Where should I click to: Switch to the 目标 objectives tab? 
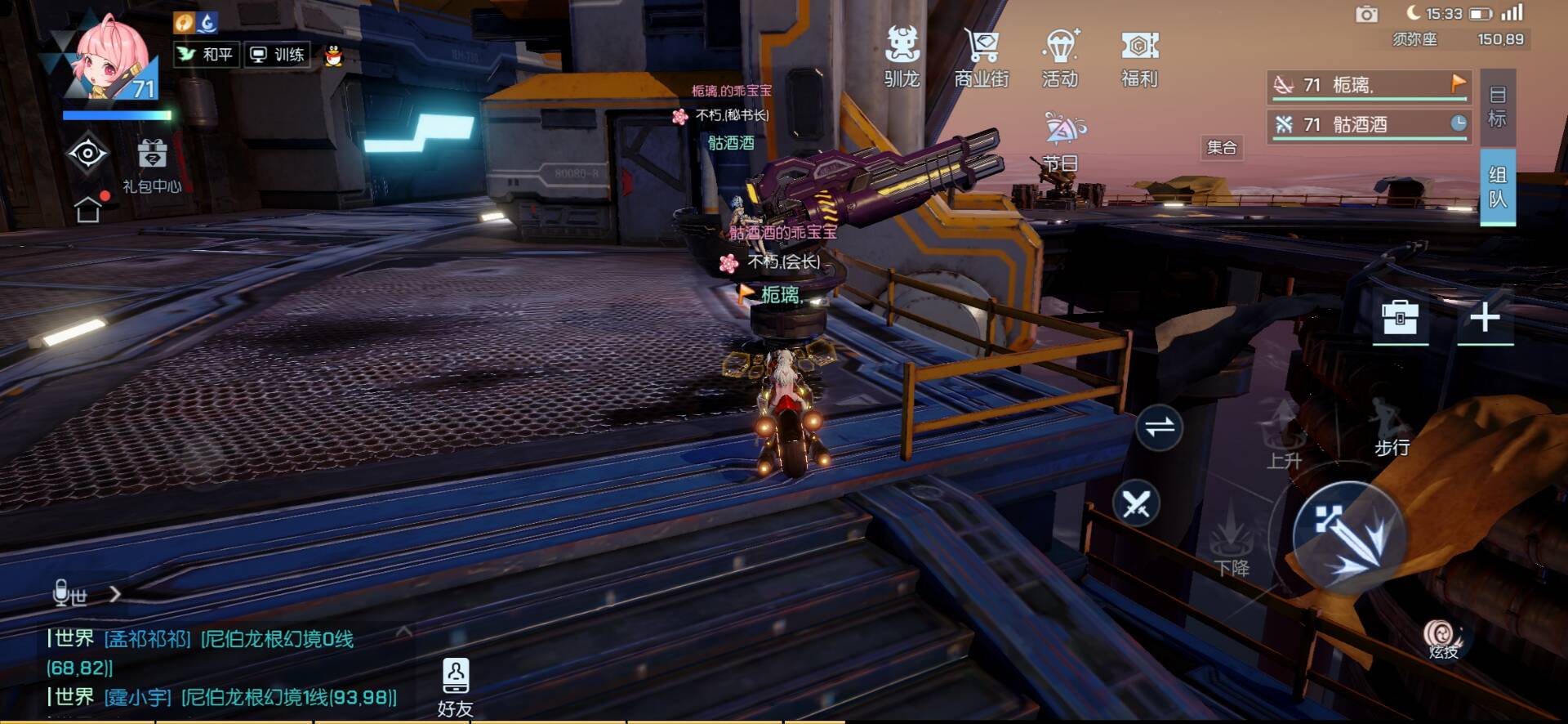[1497, 107]
